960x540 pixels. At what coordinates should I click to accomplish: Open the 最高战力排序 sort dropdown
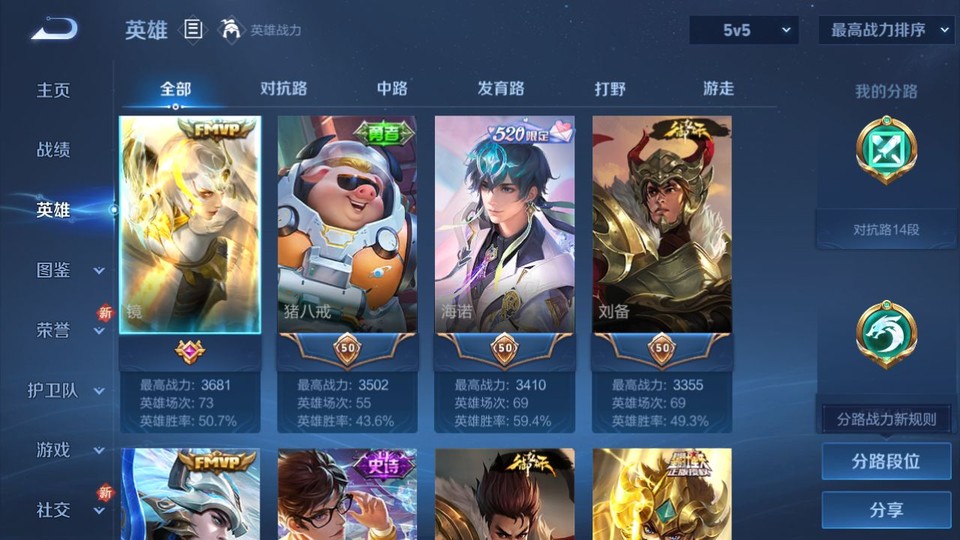point(886,30)
